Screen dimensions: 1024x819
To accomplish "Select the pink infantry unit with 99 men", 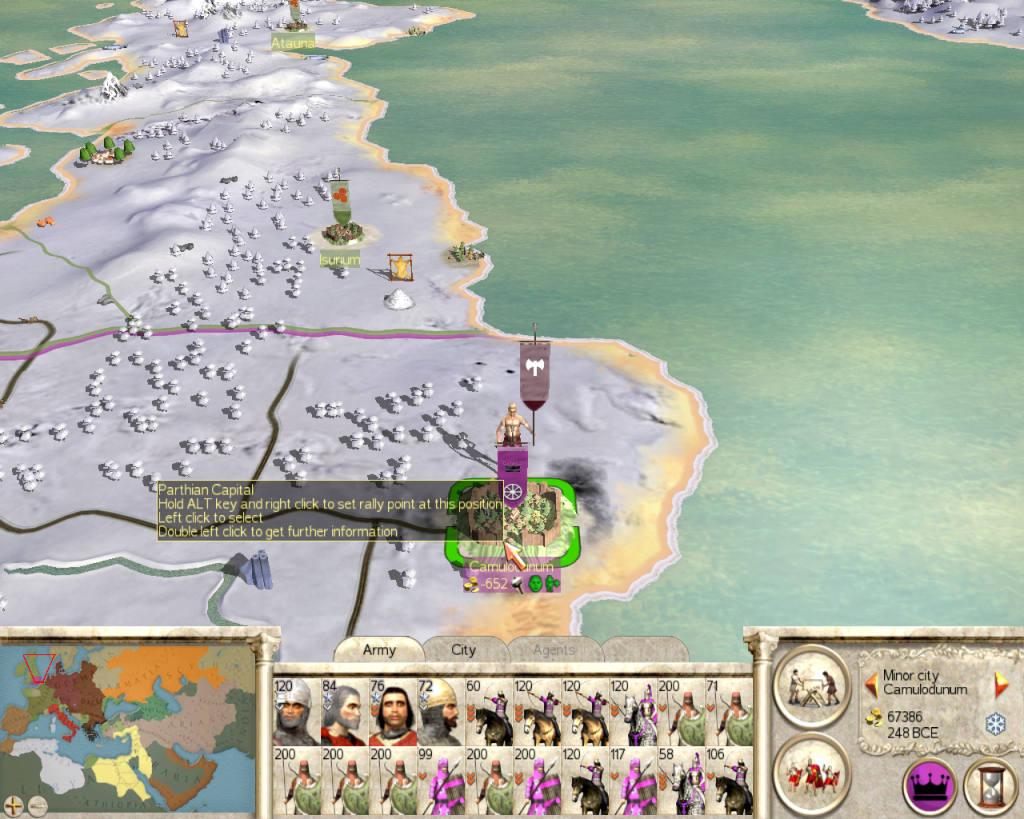I will pos(440,781).
